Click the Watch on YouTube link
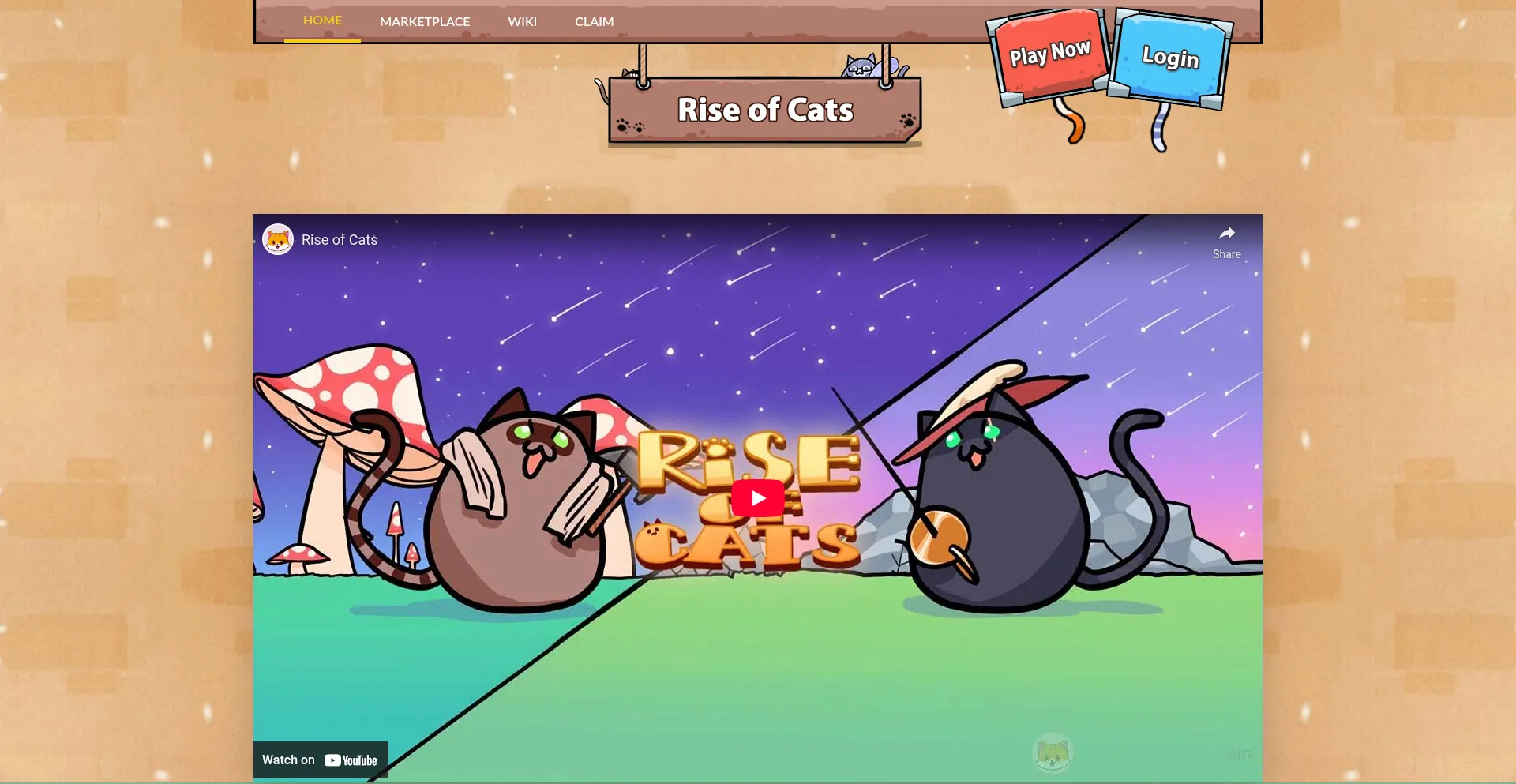The height and width of the screenshot is (784, 1516). point(321,760)
